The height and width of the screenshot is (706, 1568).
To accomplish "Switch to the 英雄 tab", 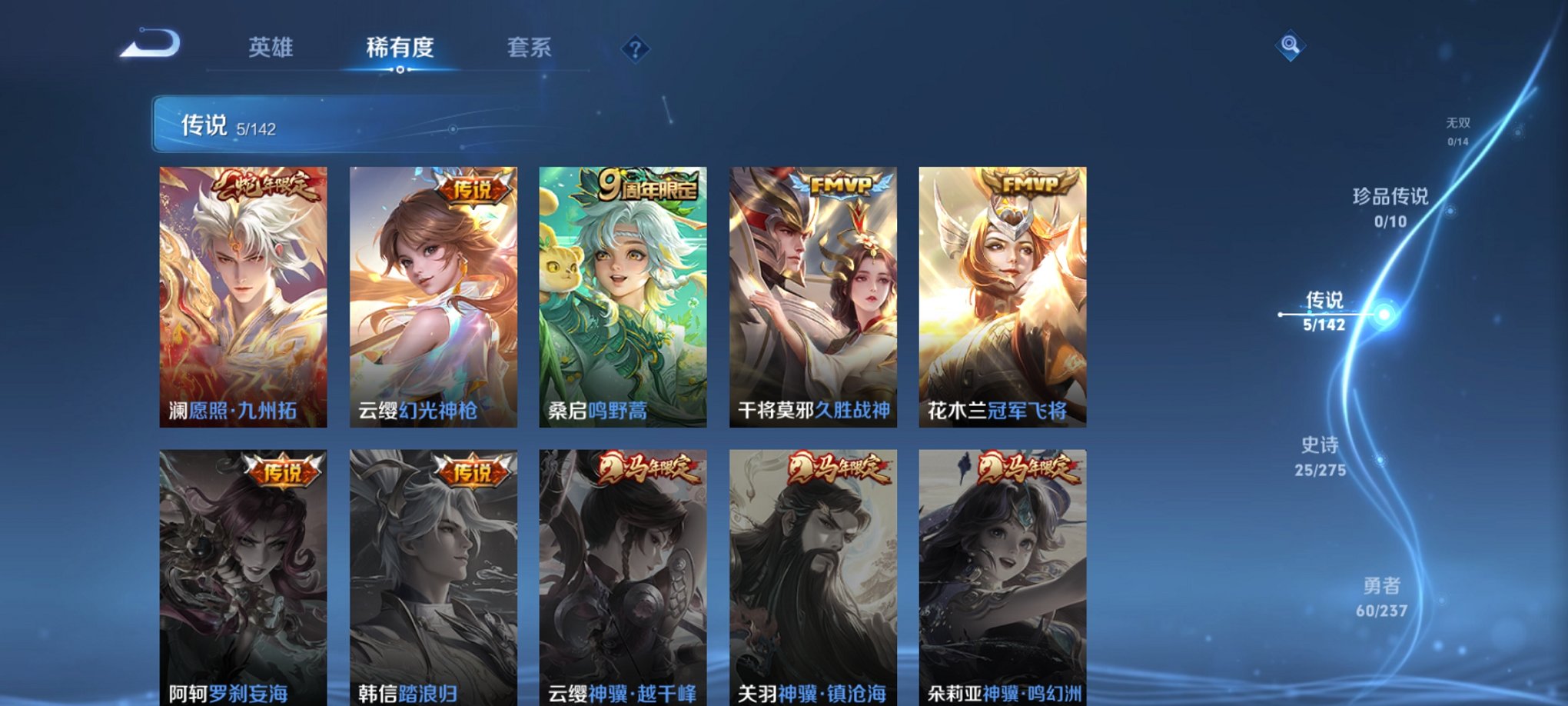I will [x=273, y=48].
